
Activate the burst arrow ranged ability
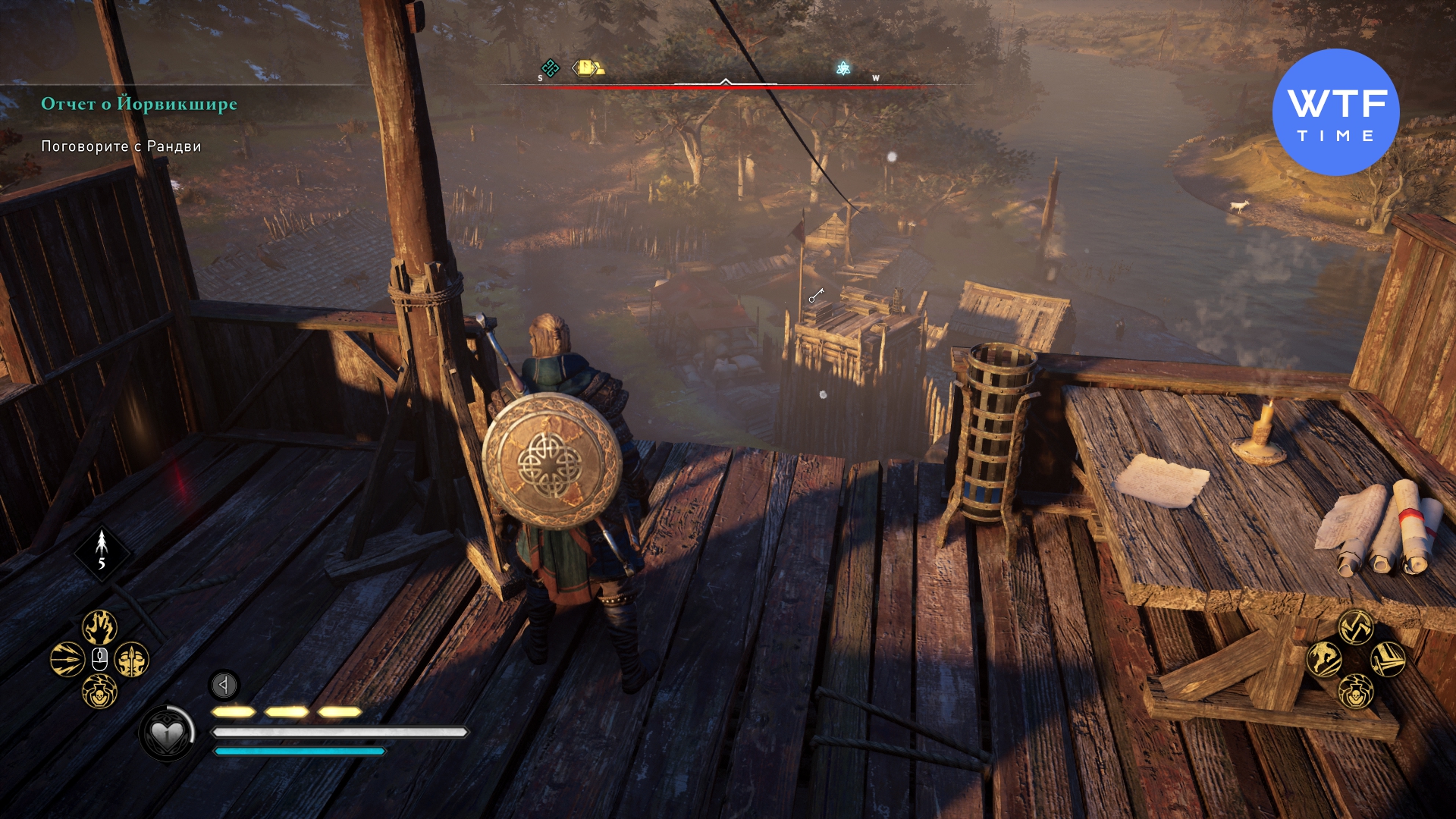[67, 660]
